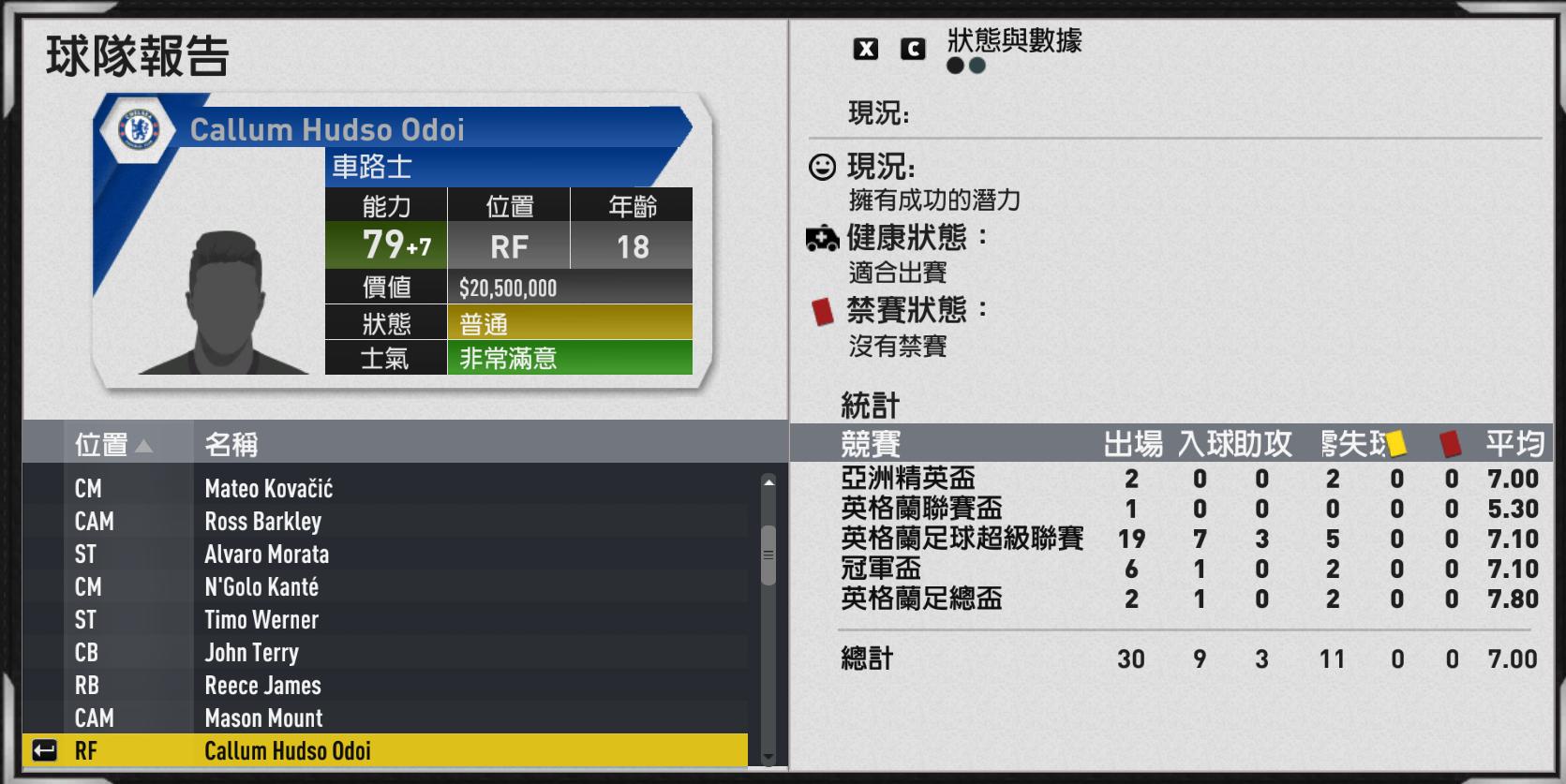Select Mason Mount from the roster list

262,717
